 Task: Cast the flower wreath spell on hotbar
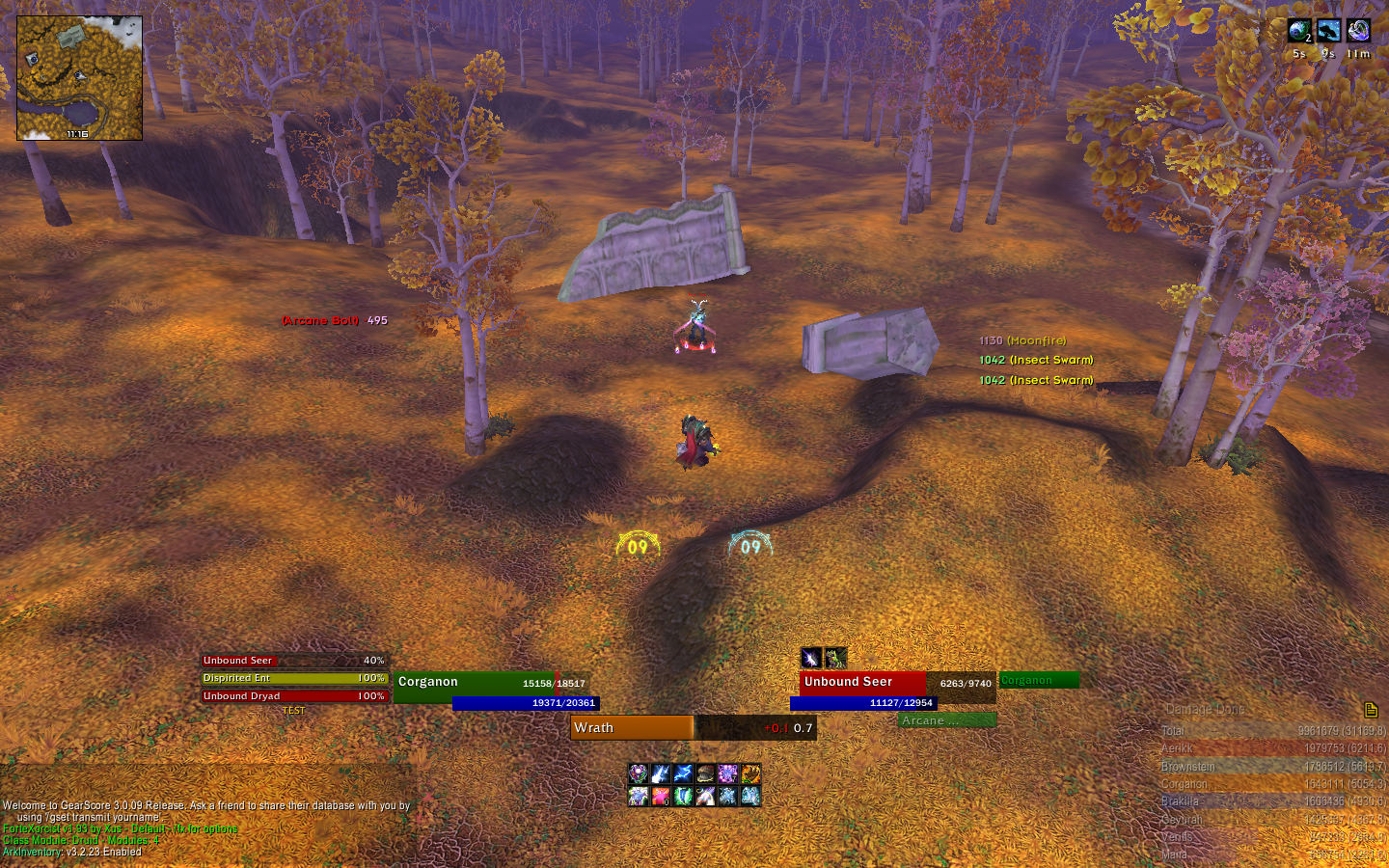coord(639,773)
